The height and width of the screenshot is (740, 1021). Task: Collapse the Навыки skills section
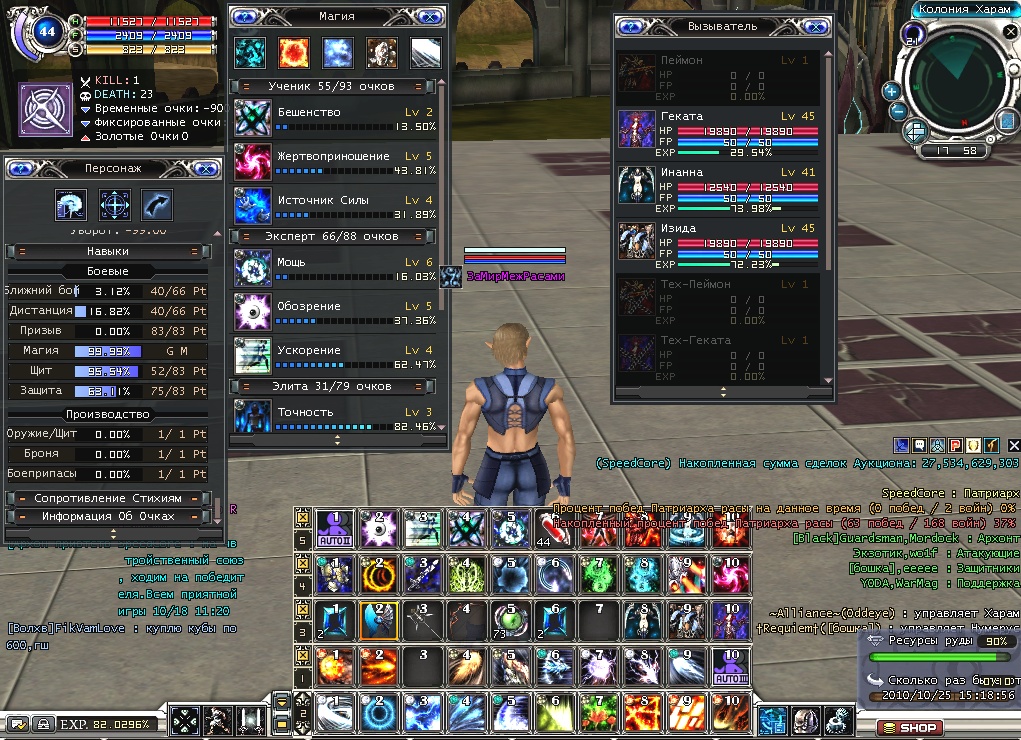108,252
